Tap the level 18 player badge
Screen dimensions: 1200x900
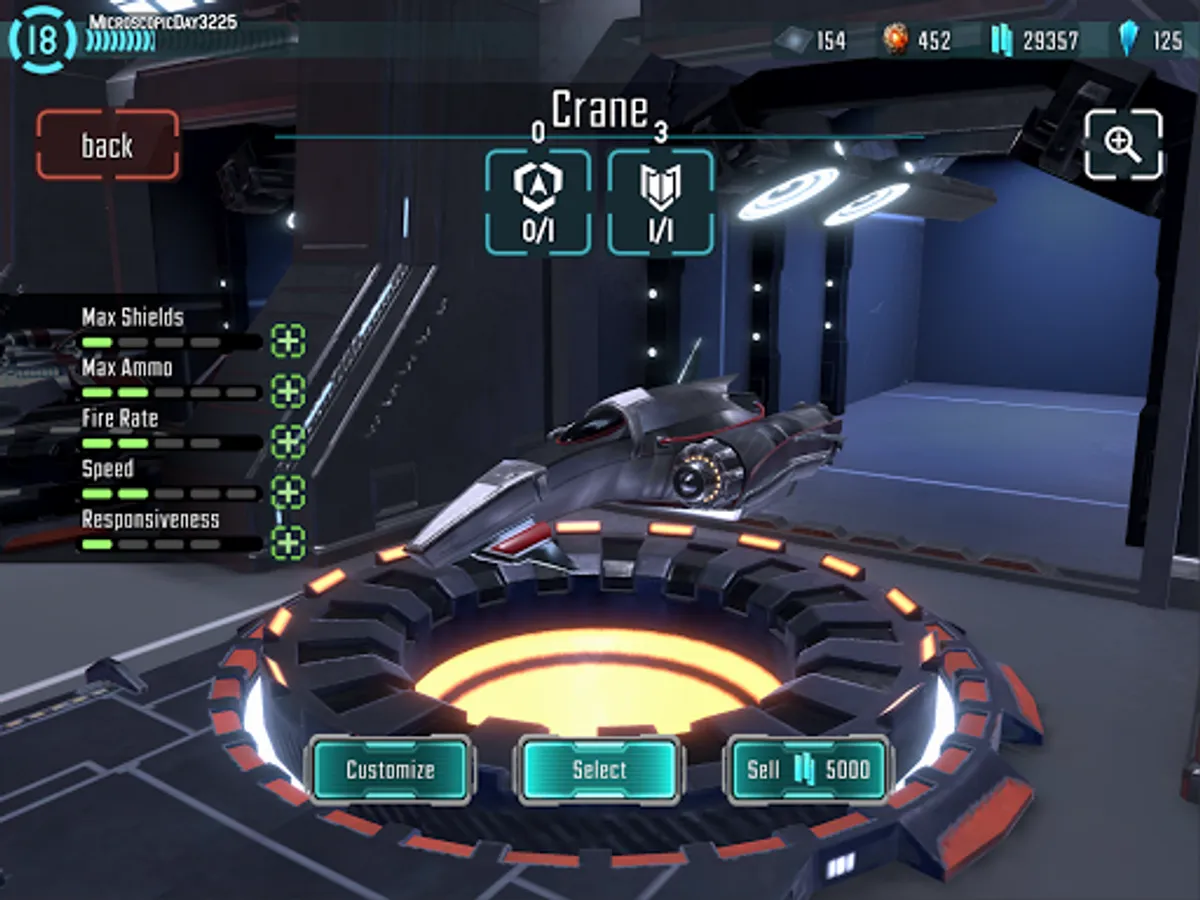point(42,40)
